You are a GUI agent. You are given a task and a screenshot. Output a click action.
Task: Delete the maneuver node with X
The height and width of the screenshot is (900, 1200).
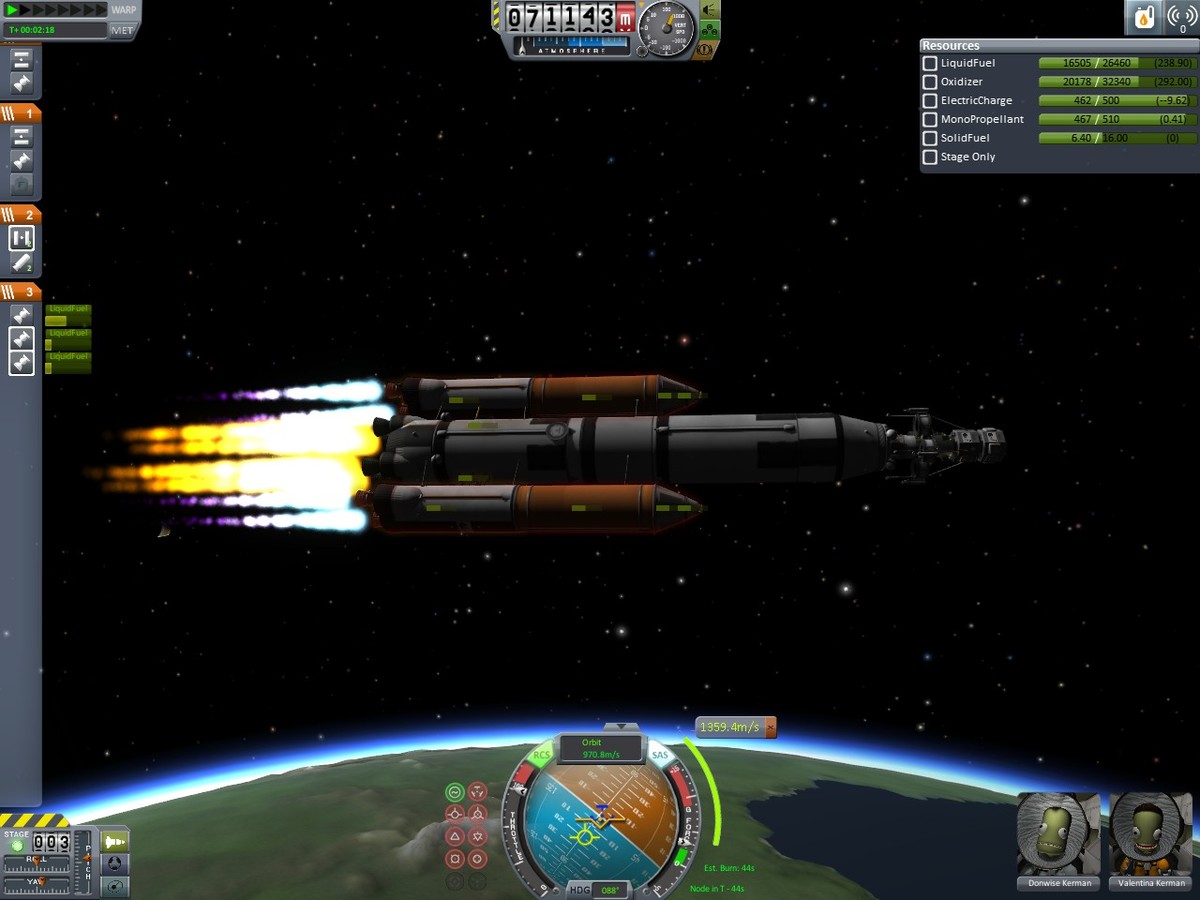769,728
